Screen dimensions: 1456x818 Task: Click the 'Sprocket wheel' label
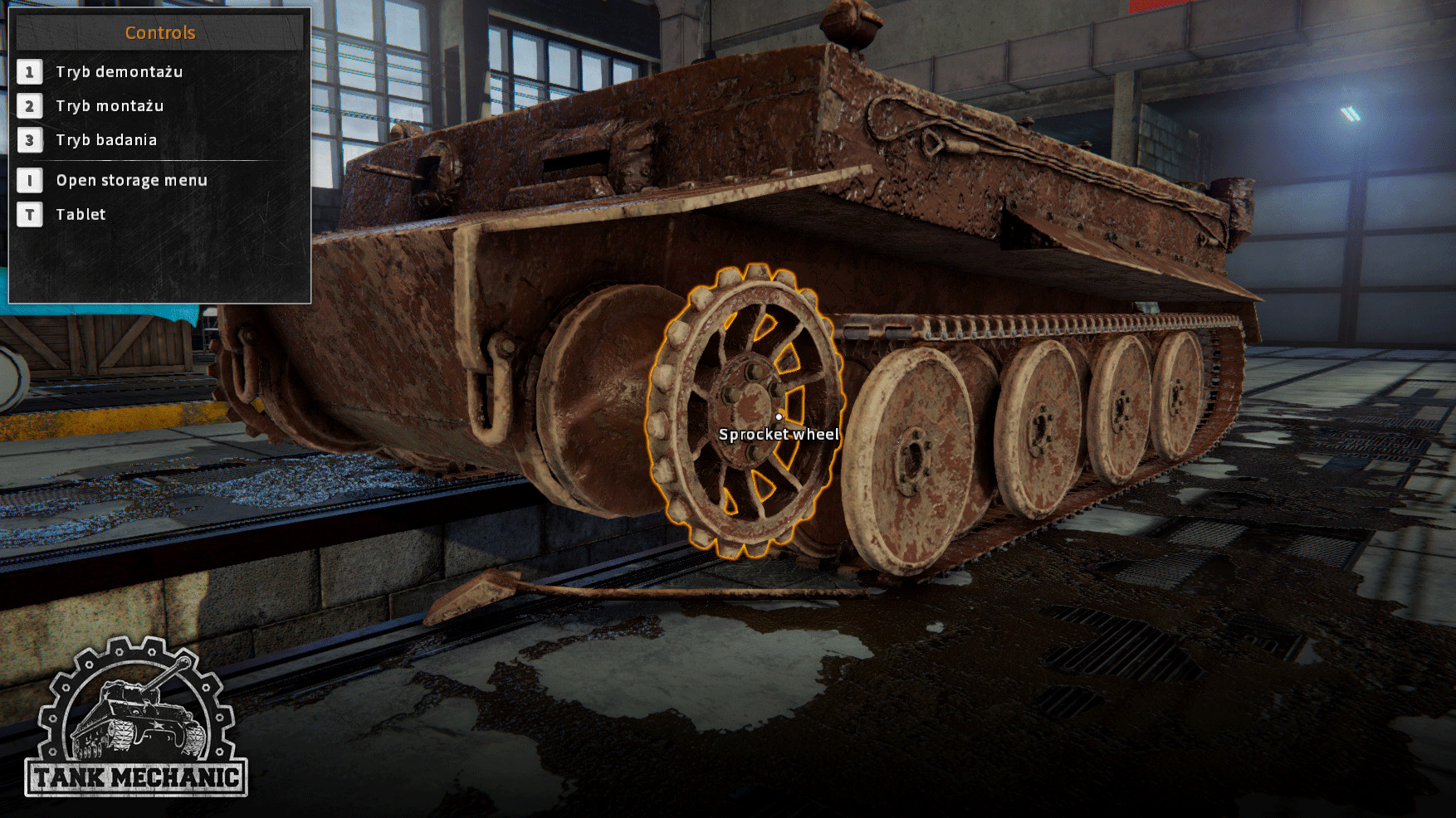(779, 433)
